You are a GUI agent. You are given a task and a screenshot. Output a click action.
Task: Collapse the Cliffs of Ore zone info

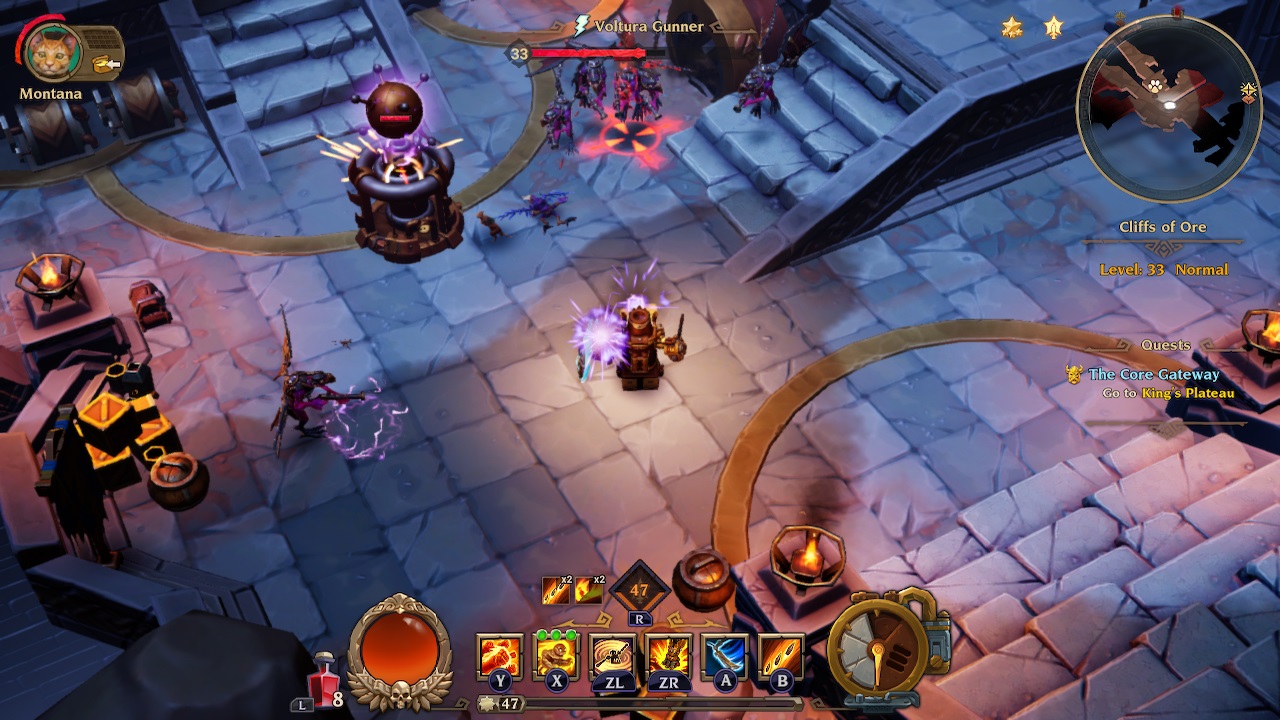[1163, 227]
